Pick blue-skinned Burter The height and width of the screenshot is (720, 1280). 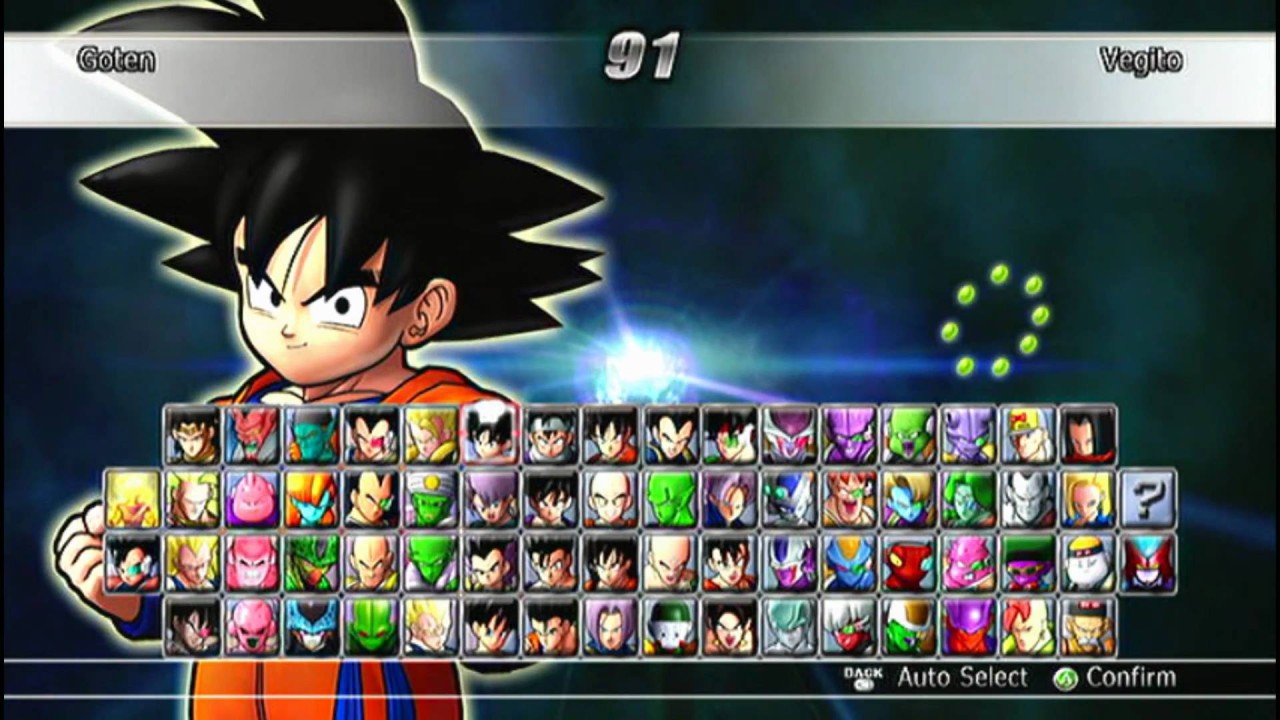point(847,563)
